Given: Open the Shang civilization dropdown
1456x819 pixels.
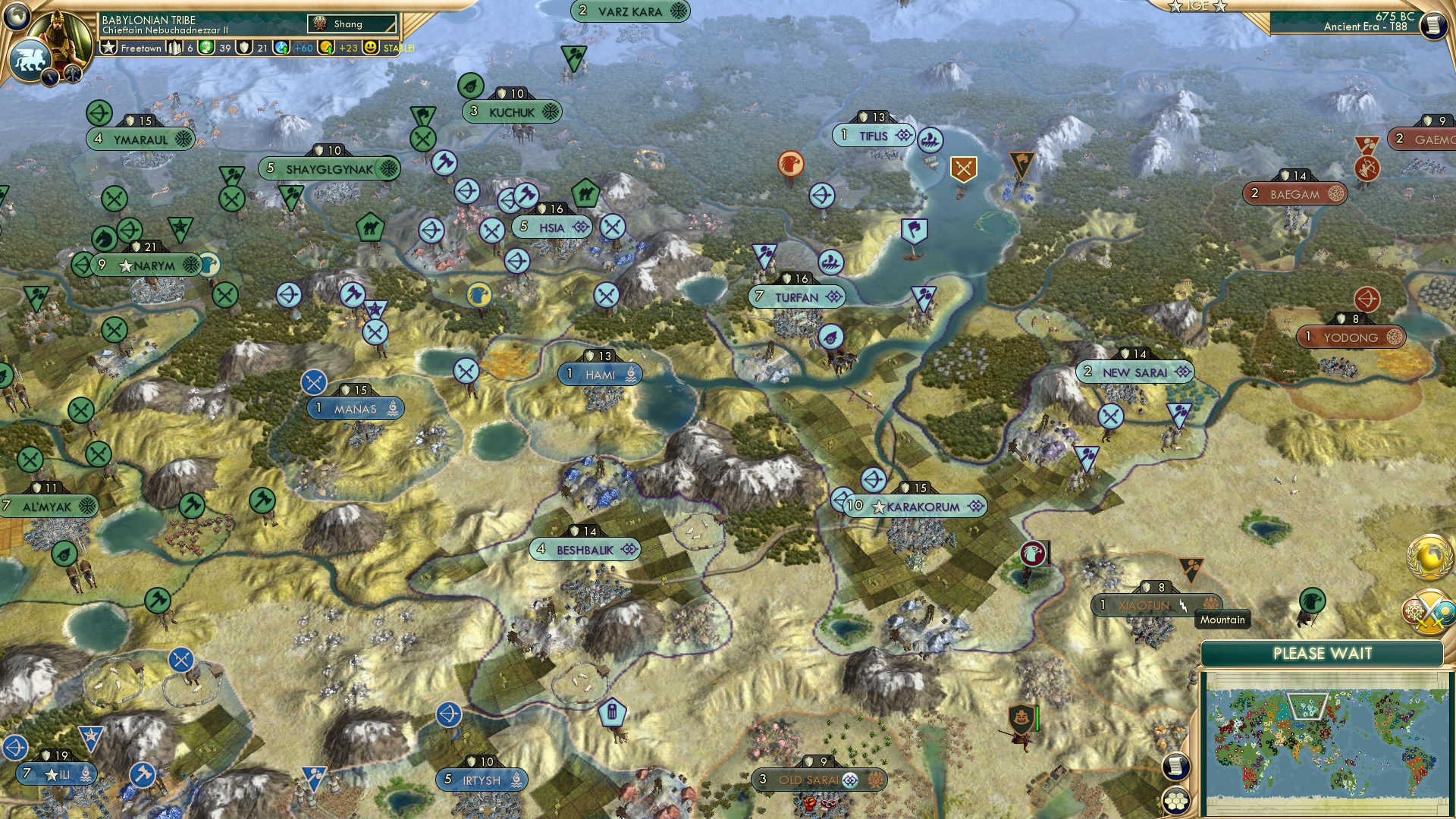Looking at the screenshot, I should [351, 24].
